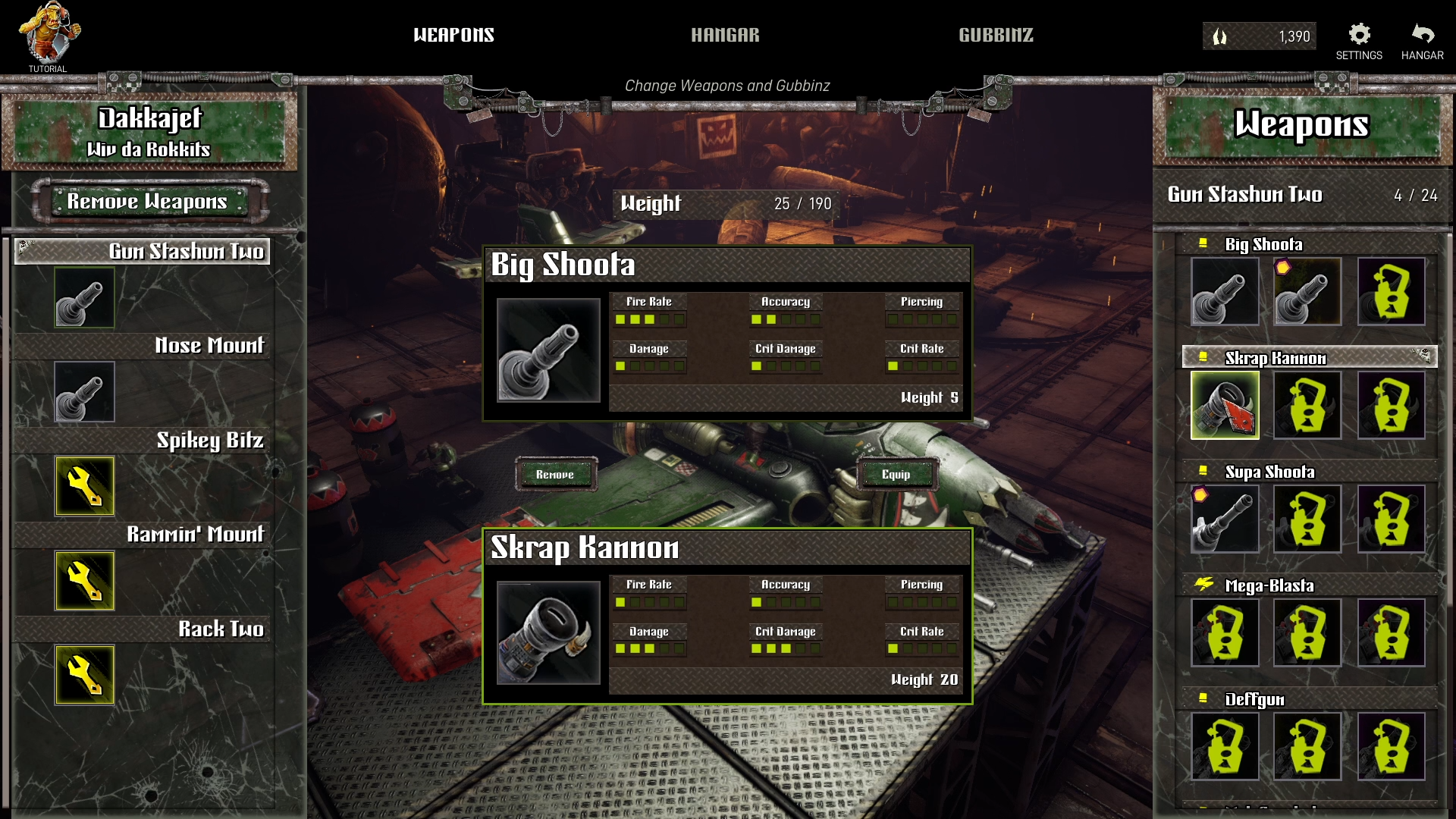Viewport: 1456px width, 819px height.
Task: Choose the Spikey Bitz wrench slot
Action: click(x=84, y=486)
